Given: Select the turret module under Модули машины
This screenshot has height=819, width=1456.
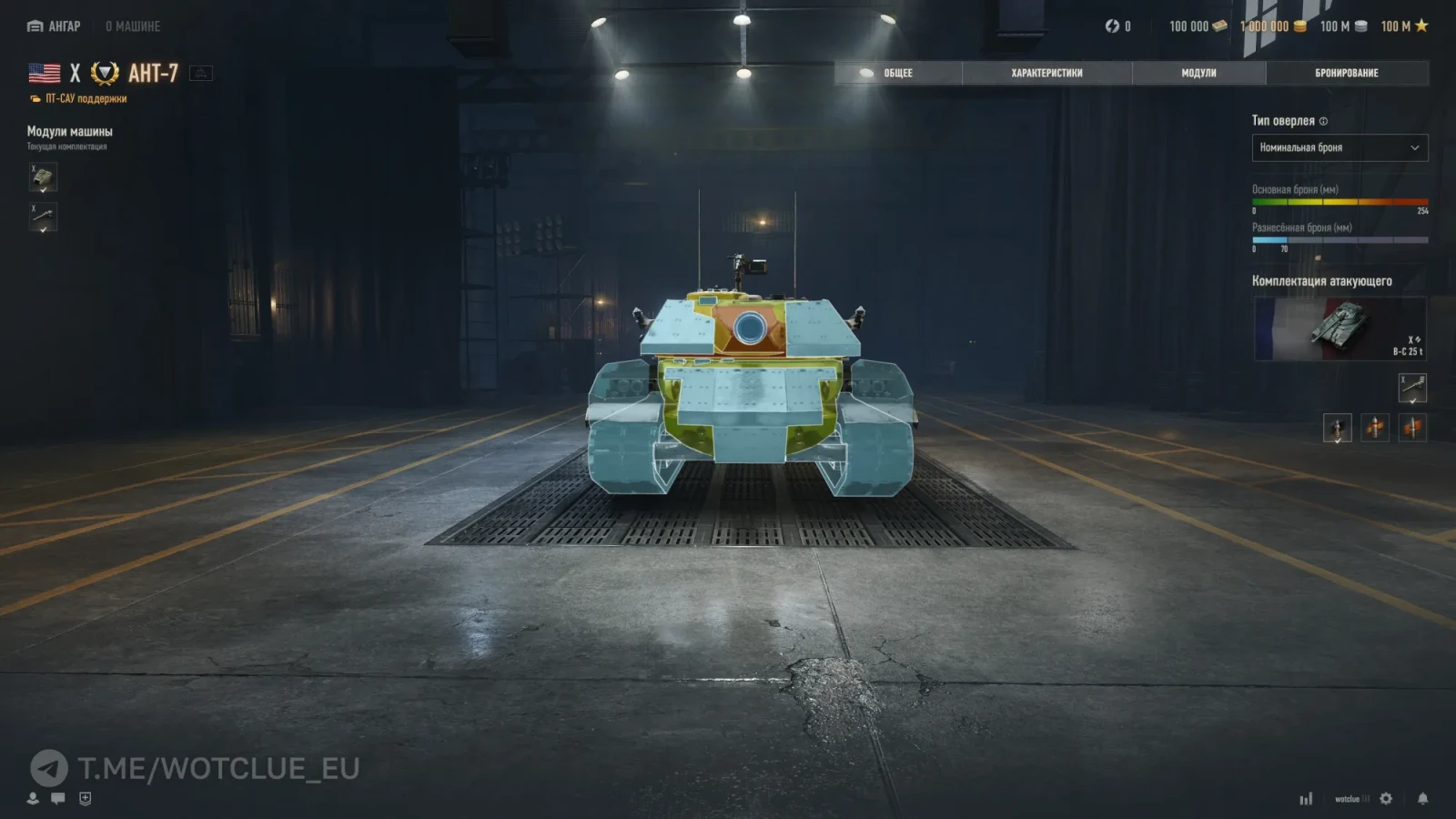Looking at the screenshot, I should 43,177.
